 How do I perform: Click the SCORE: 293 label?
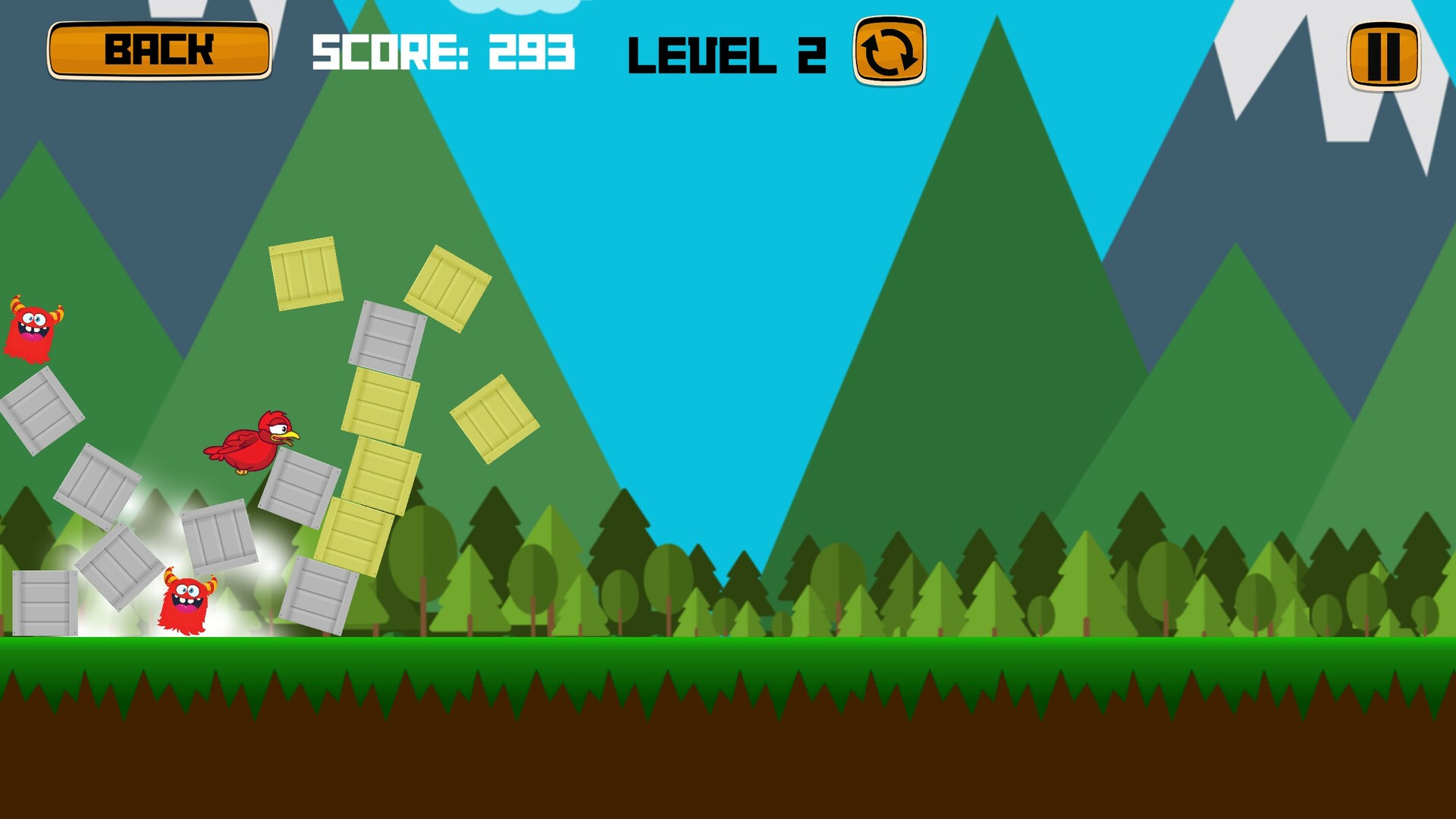pyautogui.click(x=444, y=53)
